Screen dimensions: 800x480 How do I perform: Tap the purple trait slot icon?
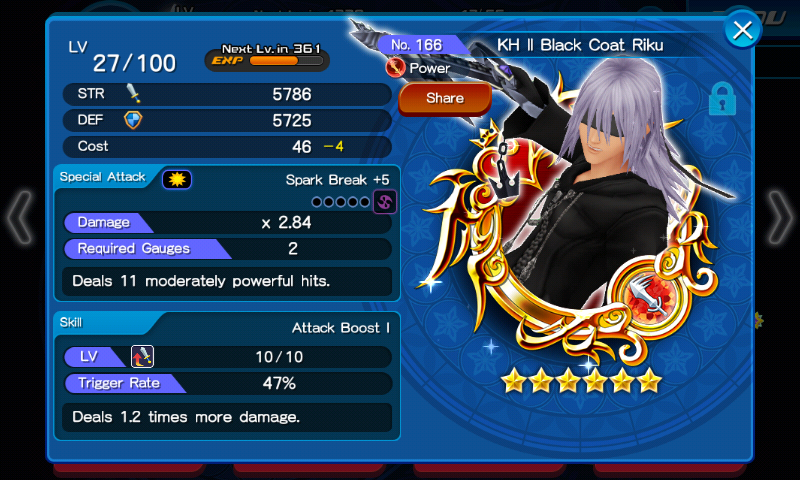(385, 202)
